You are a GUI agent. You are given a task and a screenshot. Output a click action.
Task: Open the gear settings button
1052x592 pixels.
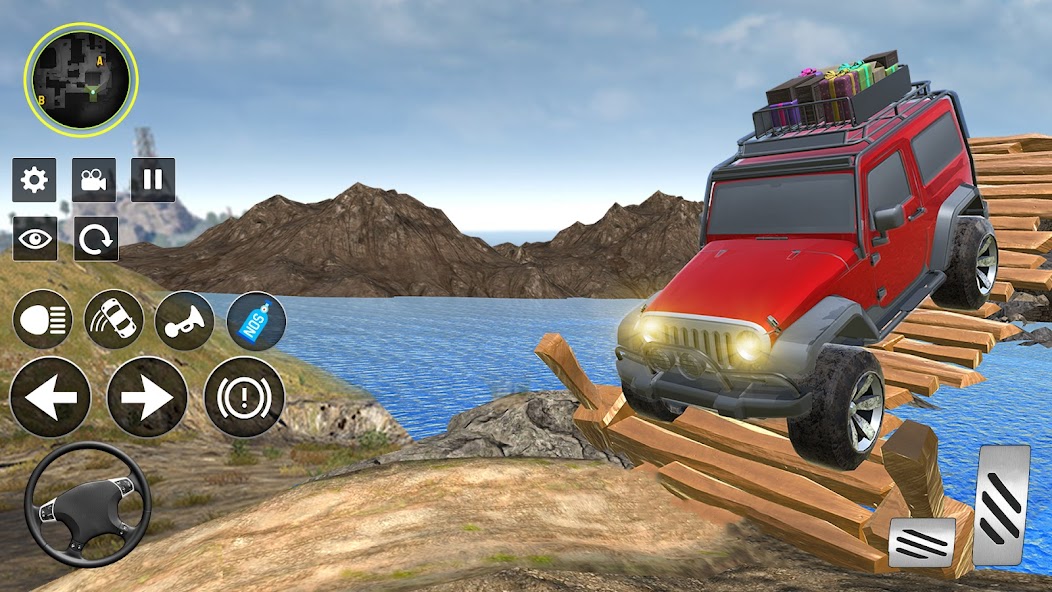click(x=34, y=180)
